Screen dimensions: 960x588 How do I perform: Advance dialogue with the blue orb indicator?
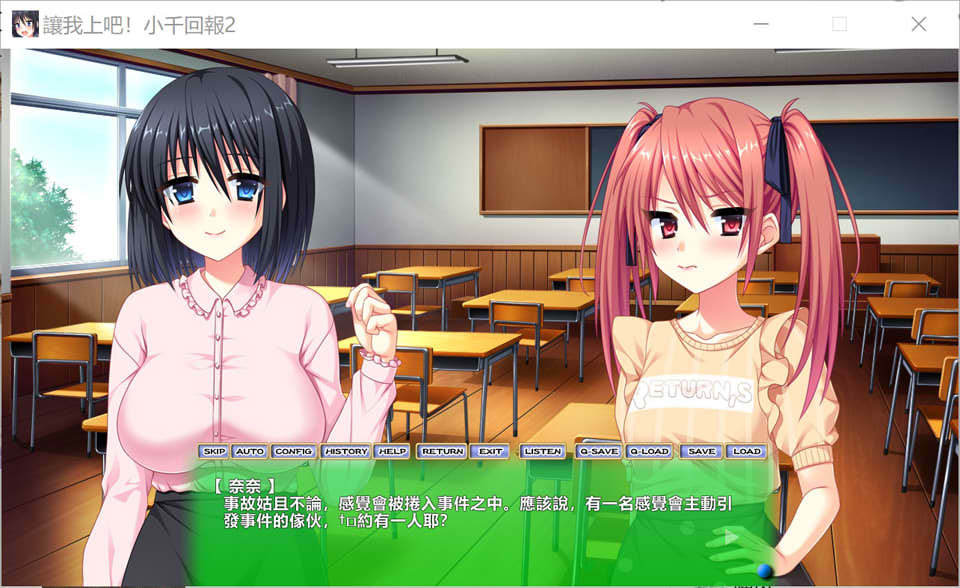click(x=765, y=570)
